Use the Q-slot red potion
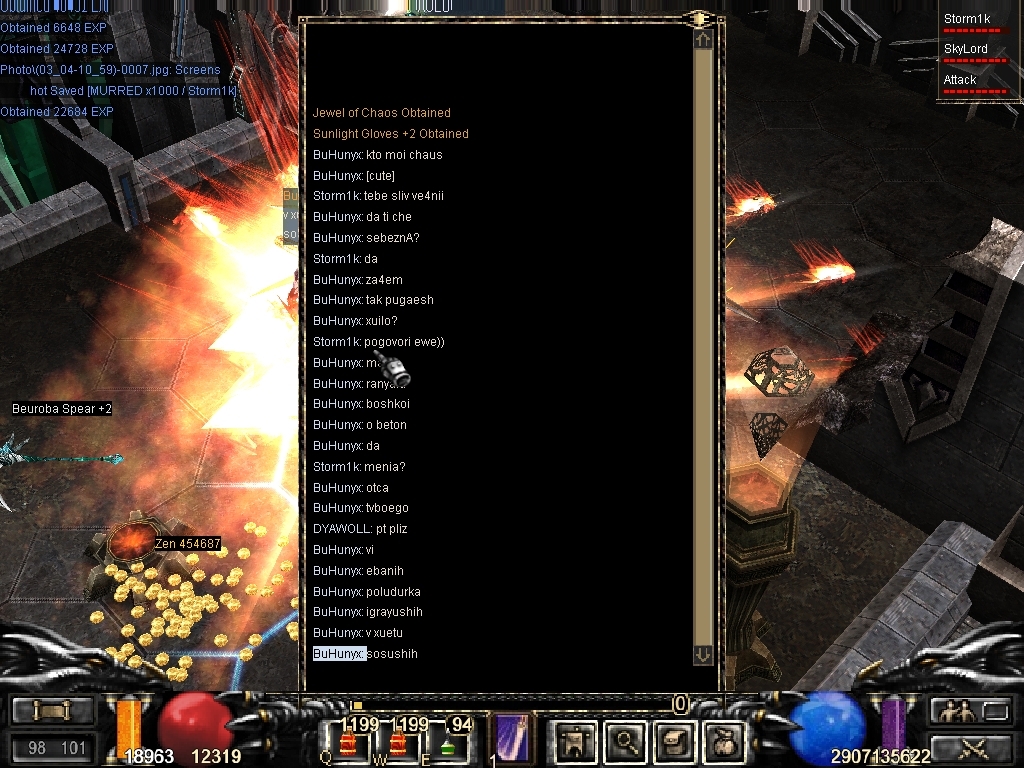 [x=349, y=743]
